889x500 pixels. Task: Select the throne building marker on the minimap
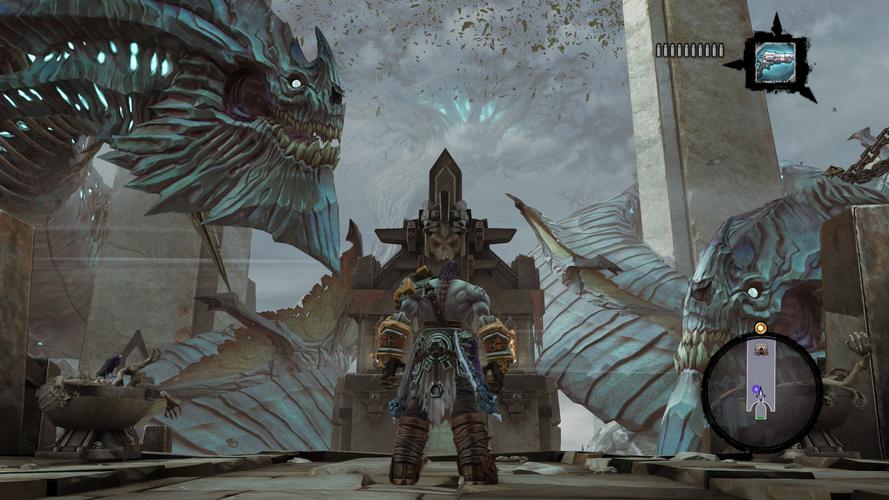(761, 349)
